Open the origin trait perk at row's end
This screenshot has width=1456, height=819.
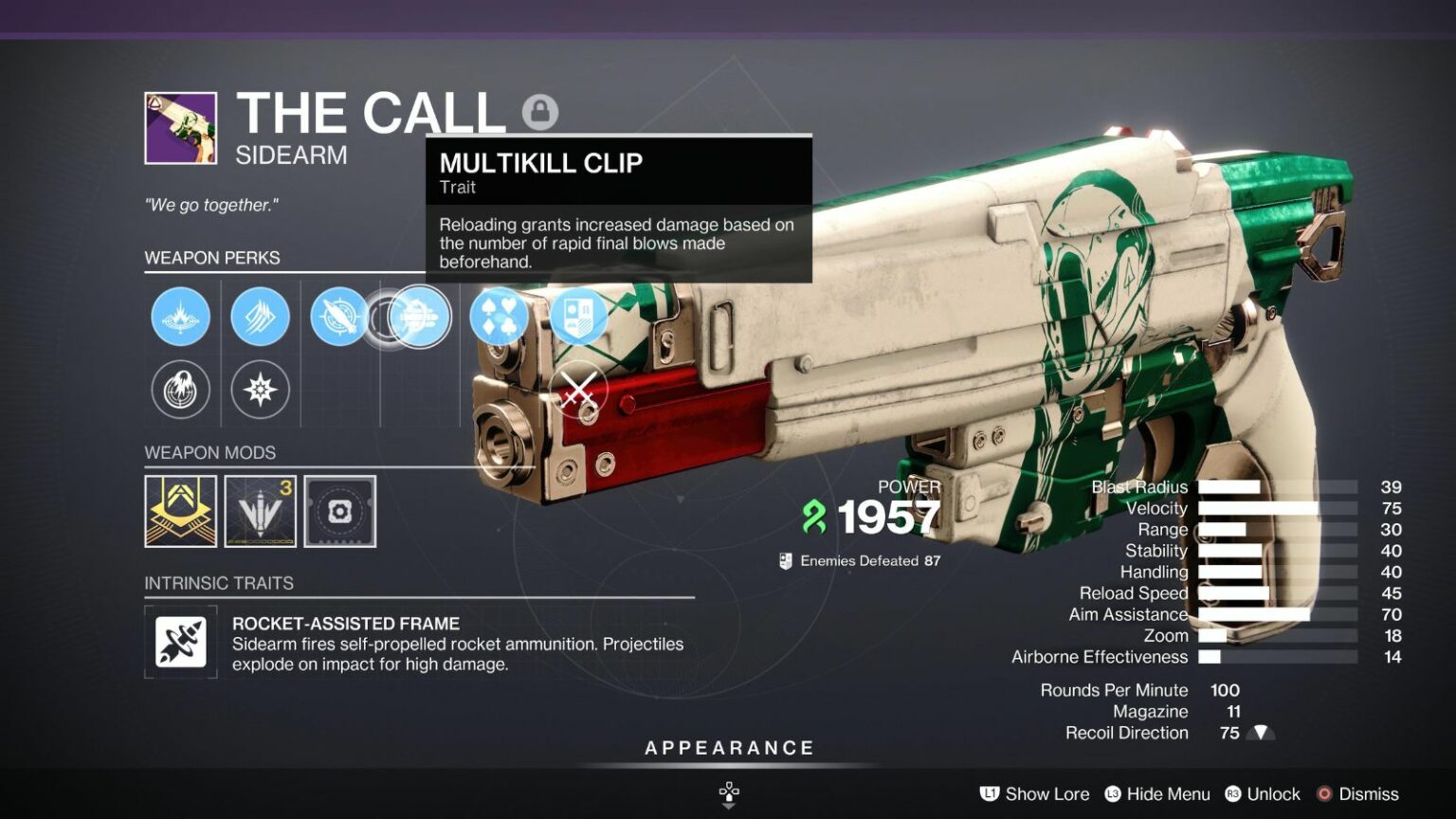click(x=579, y=317)
